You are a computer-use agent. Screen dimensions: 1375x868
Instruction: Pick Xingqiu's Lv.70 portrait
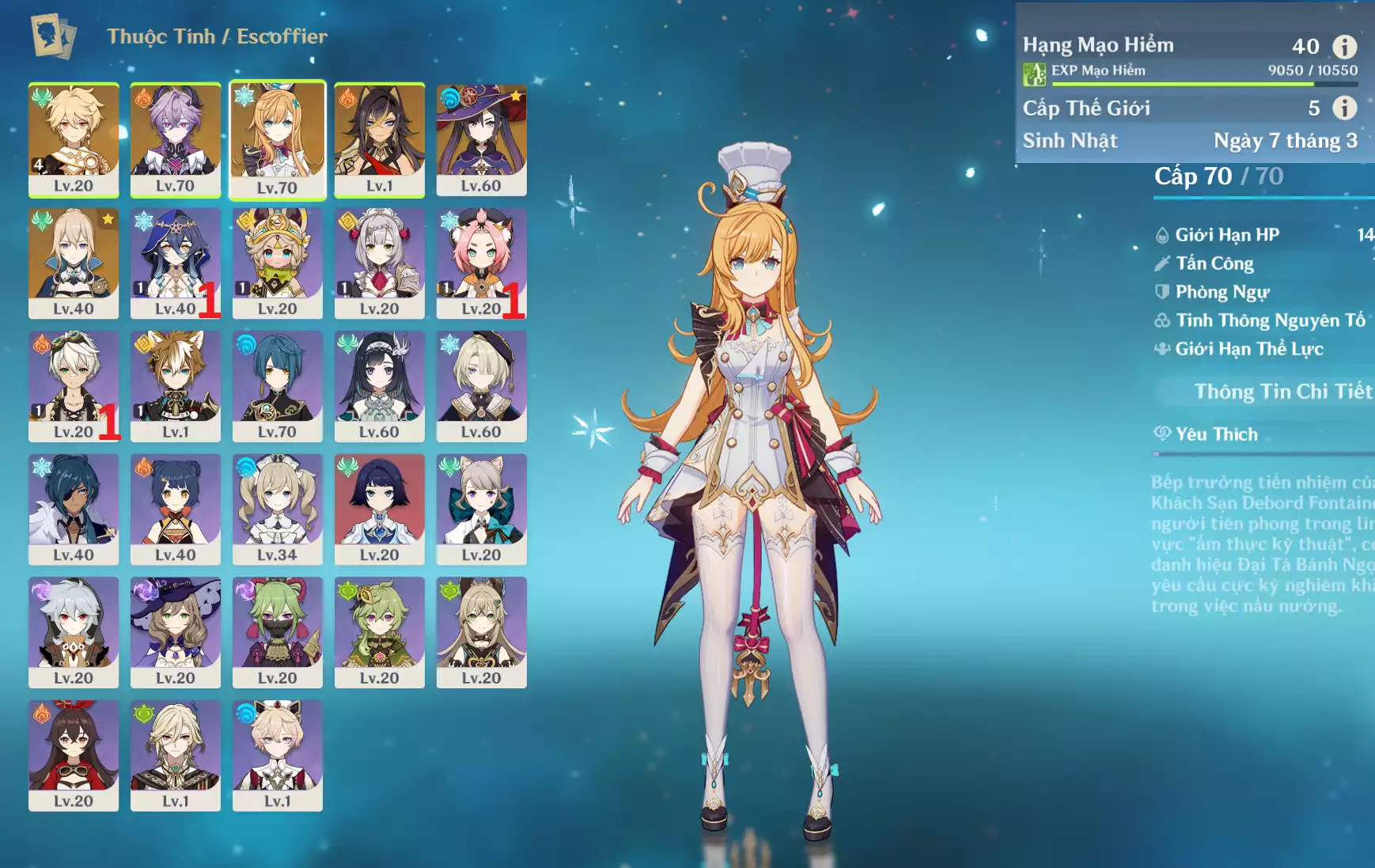click(277, 385)
